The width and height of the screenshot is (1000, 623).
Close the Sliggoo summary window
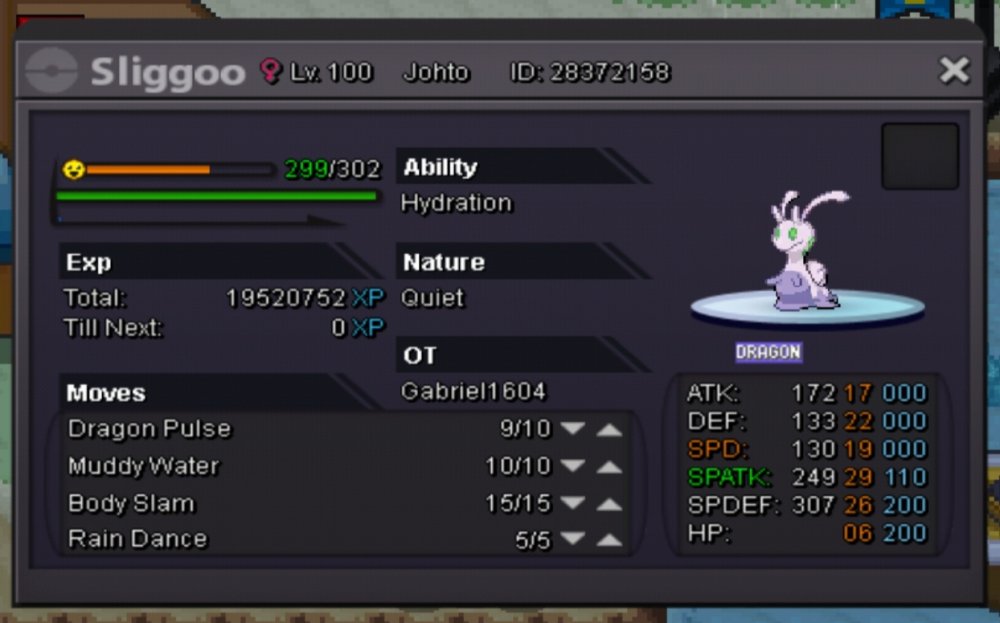coord(954,70)
